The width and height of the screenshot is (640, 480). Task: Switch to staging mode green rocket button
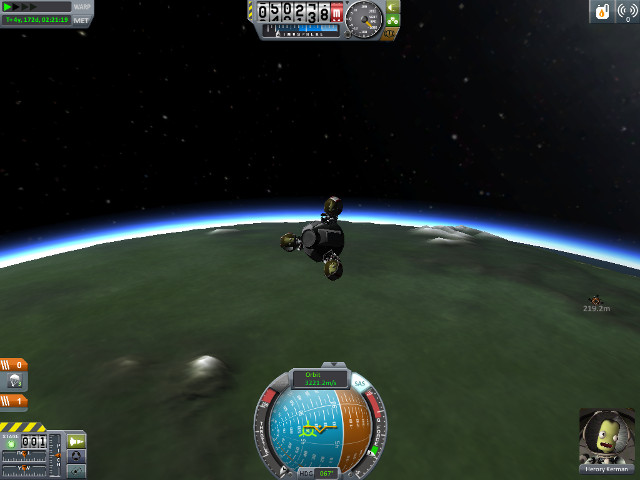(x=77, y=441)
